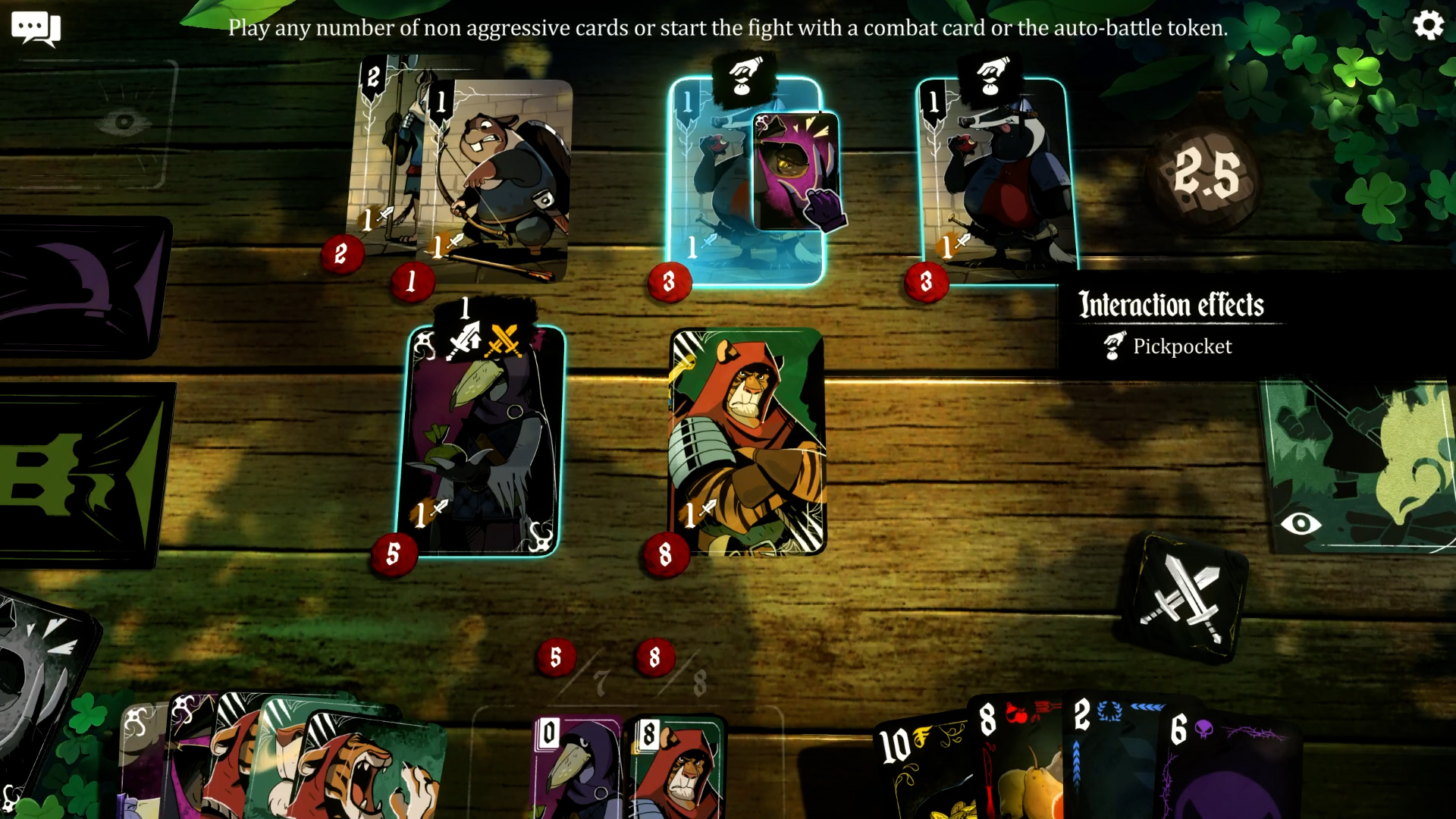
Task: Open the chat speech bubble
Action: pos(35,29)
